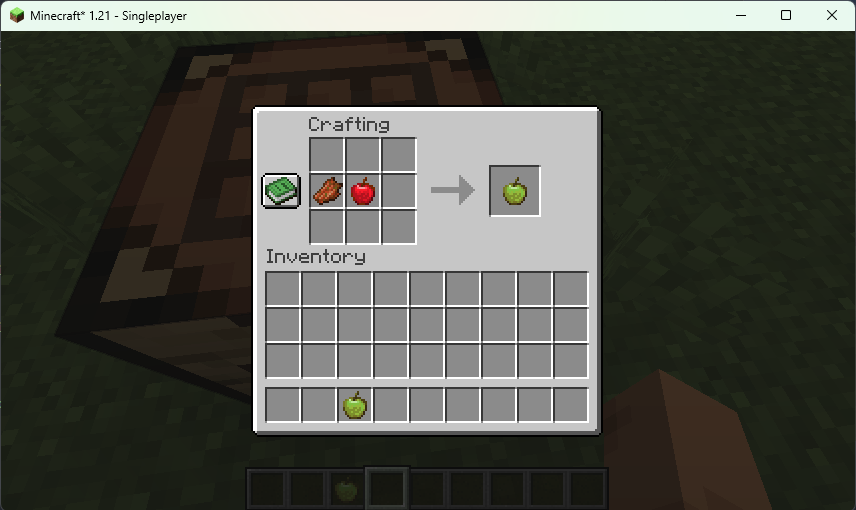Click the green apple in the inventory hotbar row
Image resolution: width=856 pixels, height=510 pixels.
355,405
